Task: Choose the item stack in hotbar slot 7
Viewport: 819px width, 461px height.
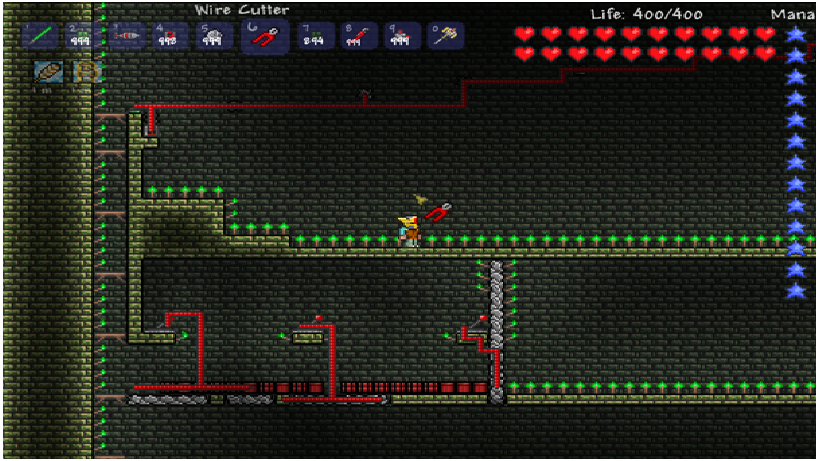Action: (315, 36)
